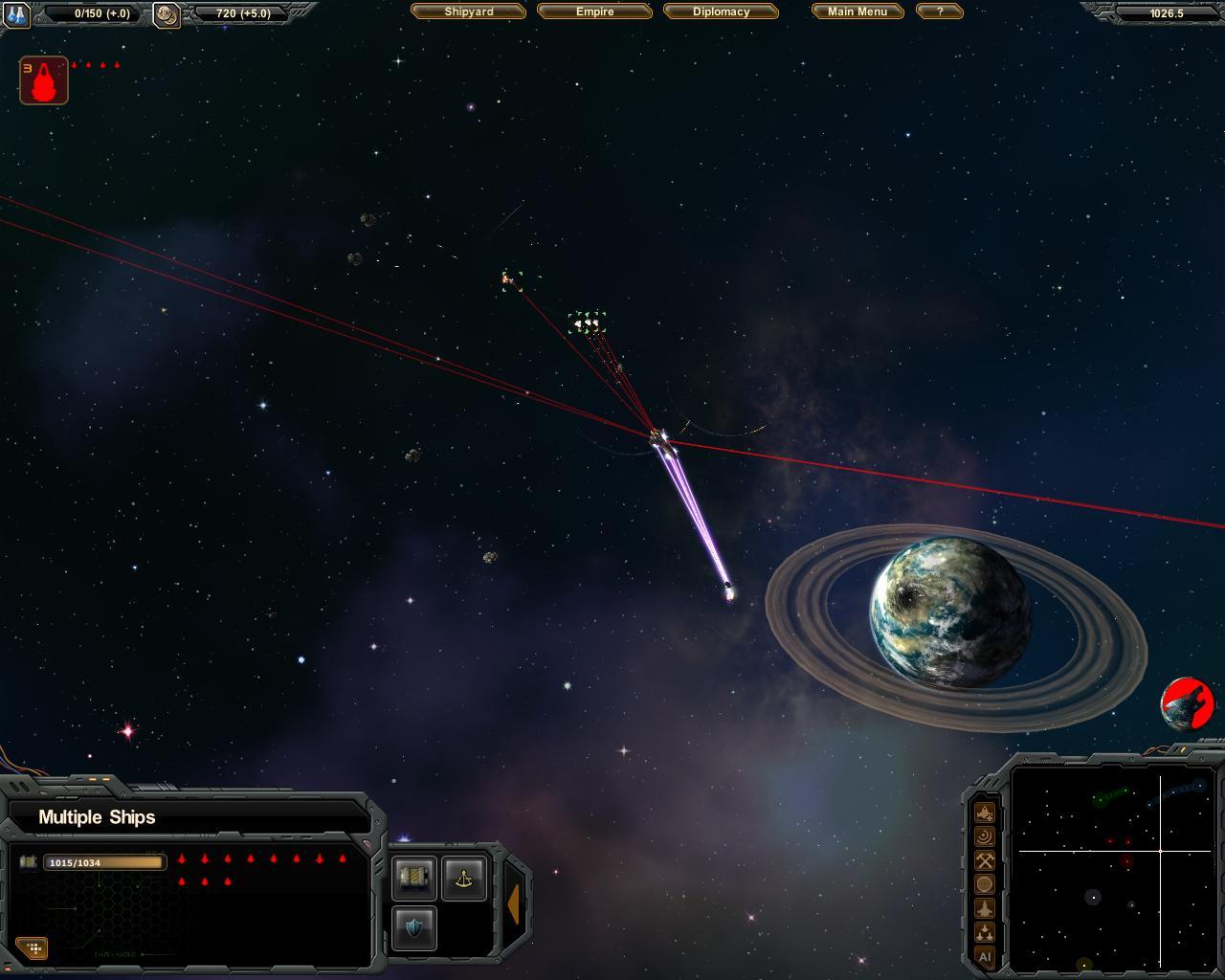The height and width of the screenshot is (980, 1225).
Task: Click the planet globe minimap button
Action: coord(984,884)
